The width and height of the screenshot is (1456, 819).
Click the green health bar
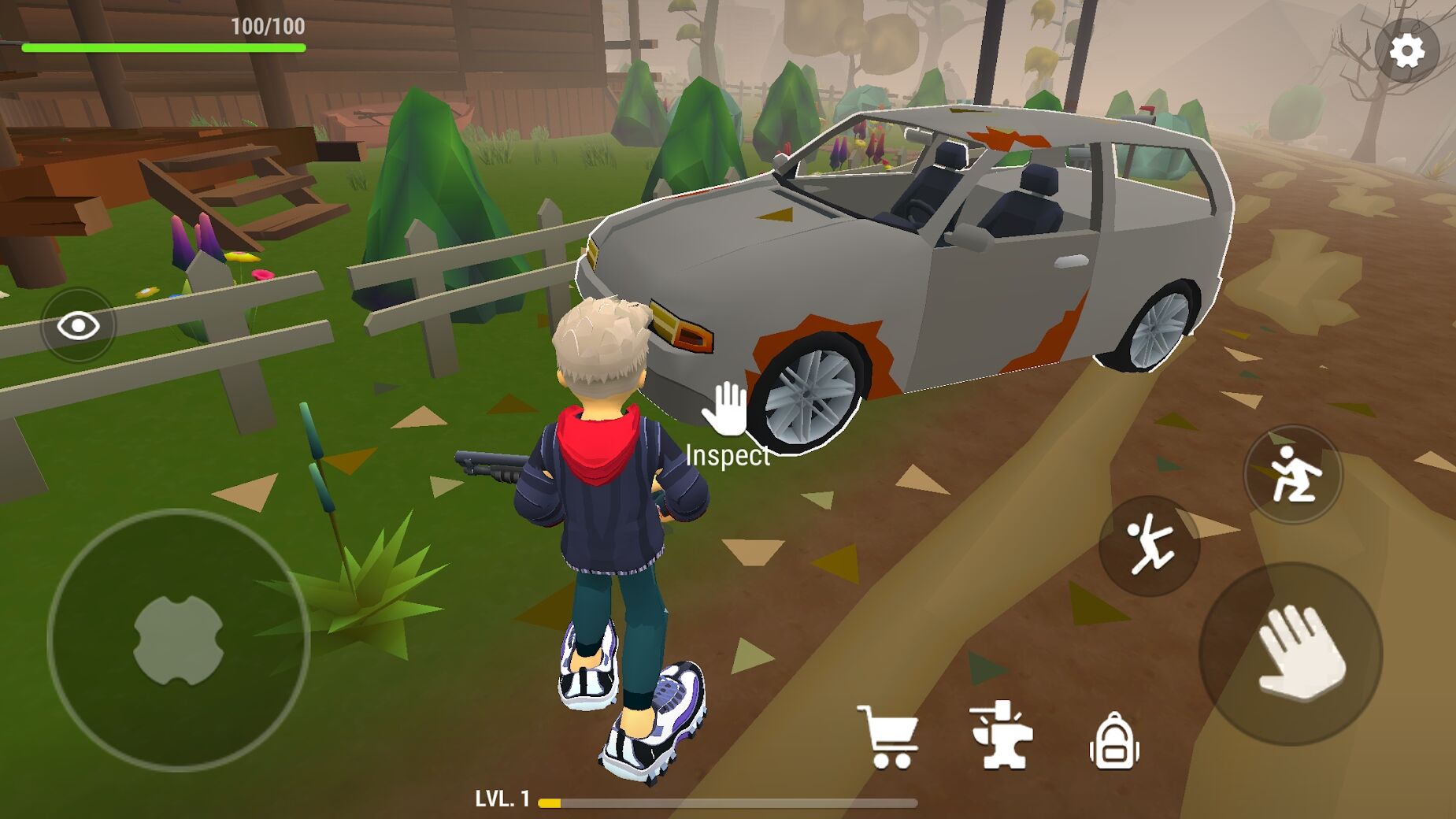165,46
